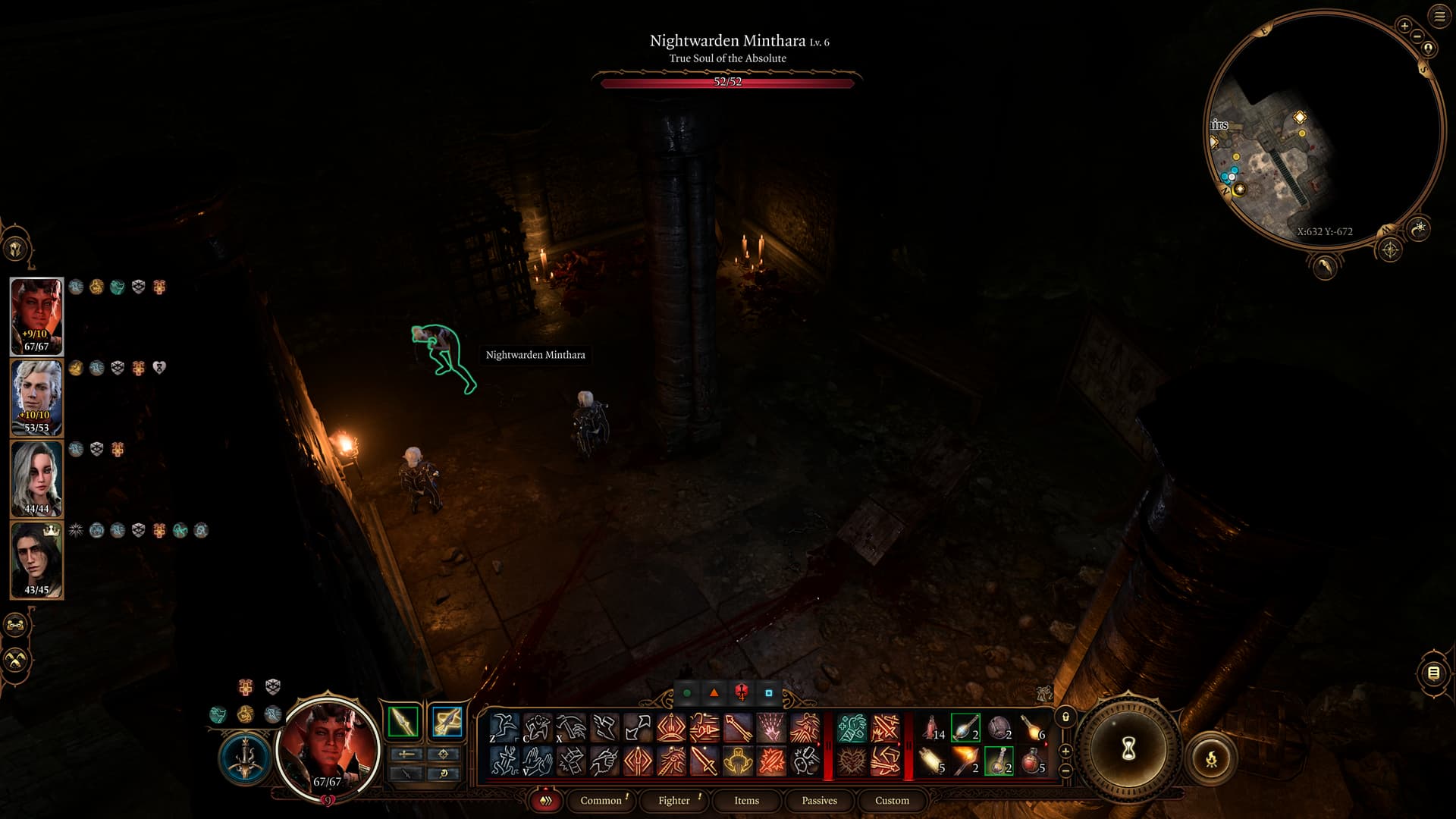
Task: Zoom in on the minimap
Action: pos(1404,26)
